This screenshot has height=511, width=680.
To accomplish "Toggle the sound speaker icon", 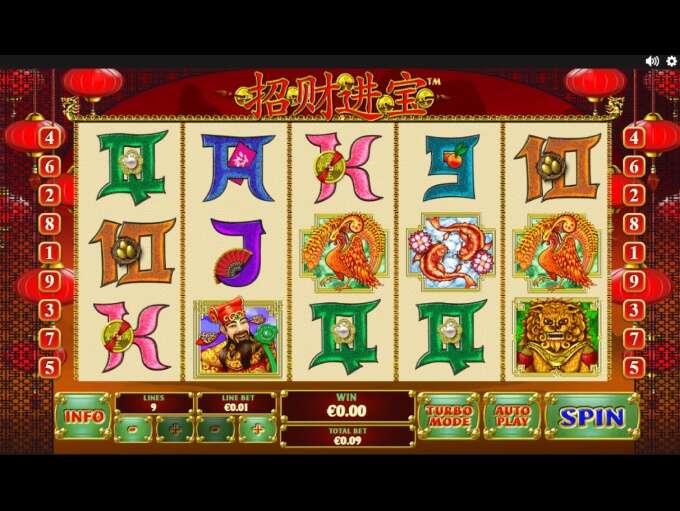I will tap(652, 61).
